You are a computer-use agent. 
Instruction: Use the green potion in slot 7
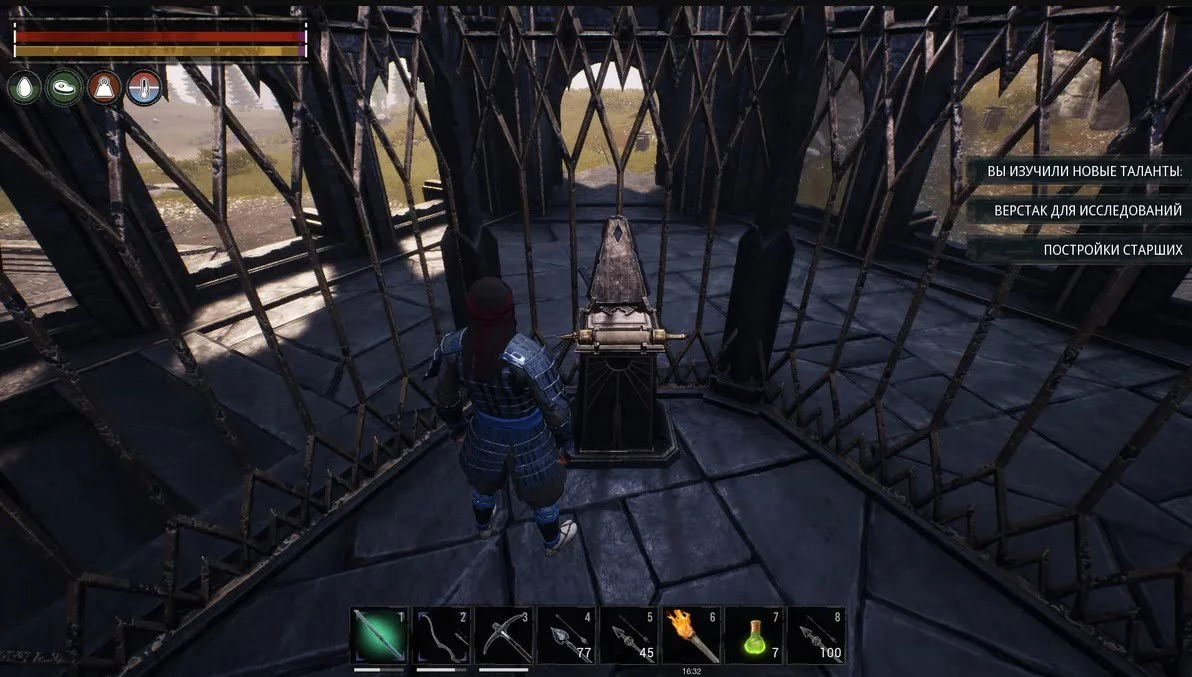(x=754, y=635)
